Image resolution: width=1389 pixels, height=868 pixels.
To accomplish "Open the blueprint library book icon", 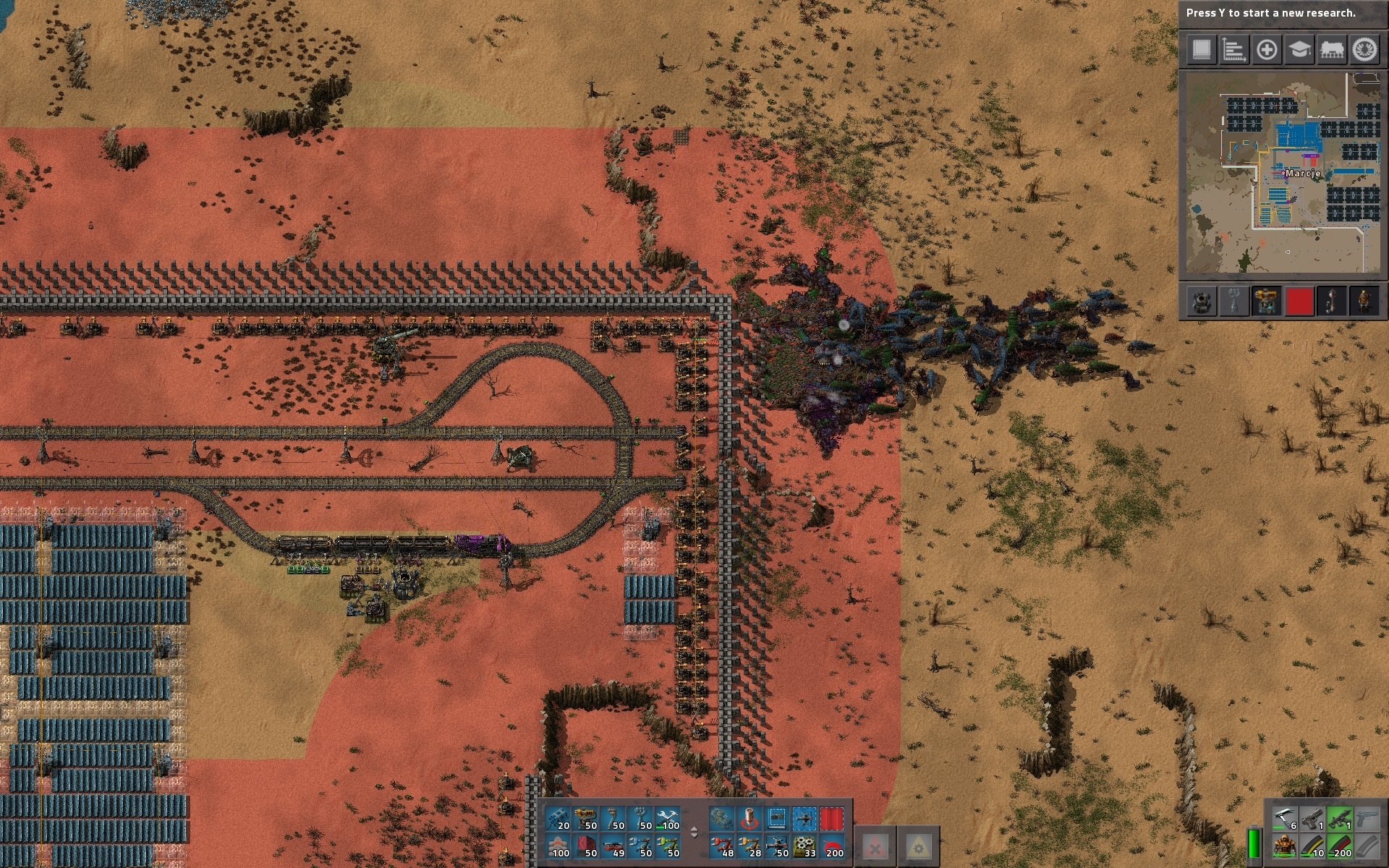I will [1201, 51].
